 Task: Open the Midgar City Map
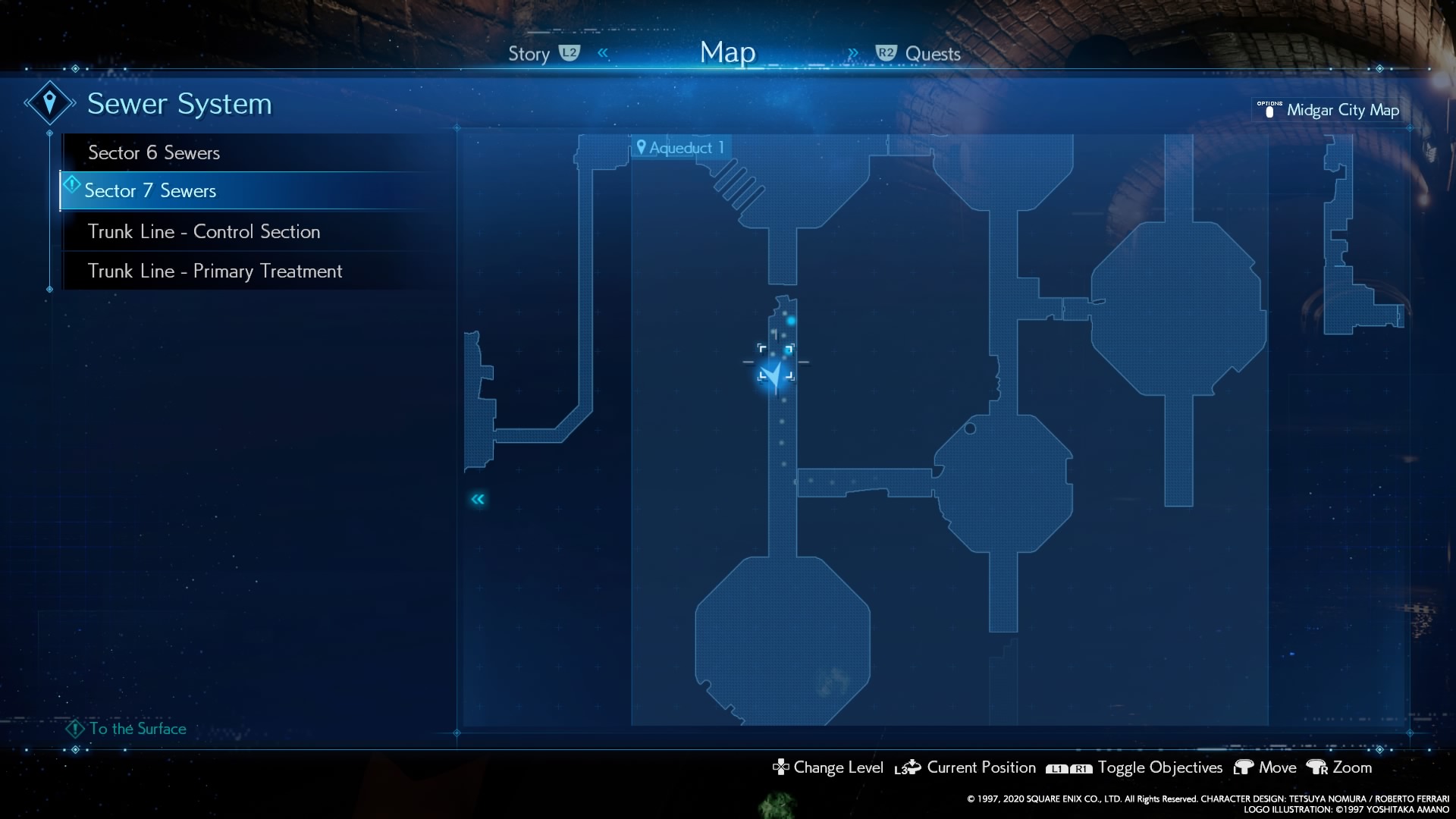(1344, 110)
